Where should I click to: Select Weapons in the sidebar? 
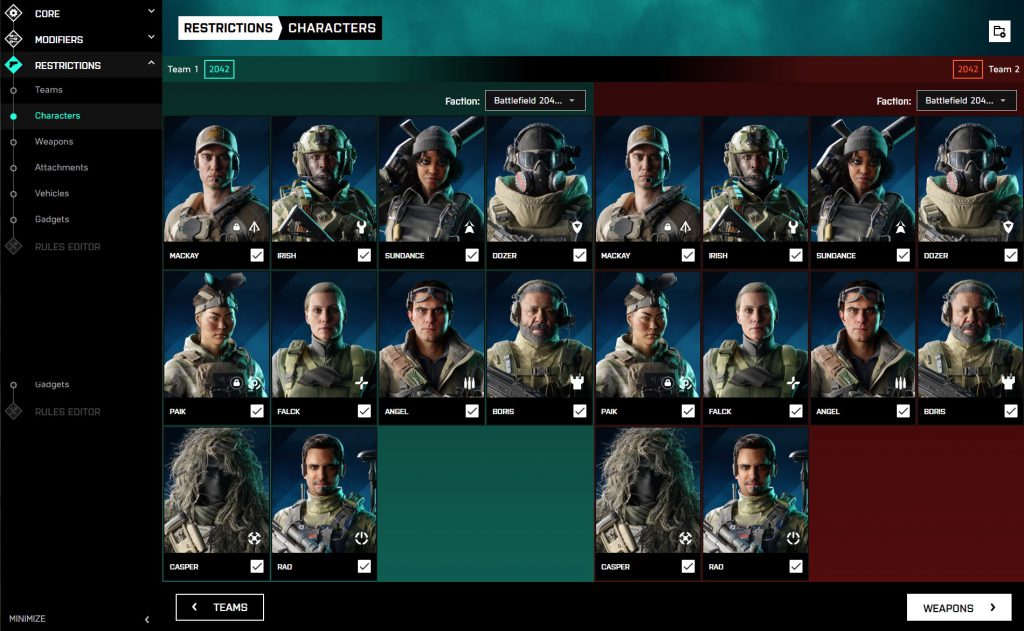pos(54,142)
